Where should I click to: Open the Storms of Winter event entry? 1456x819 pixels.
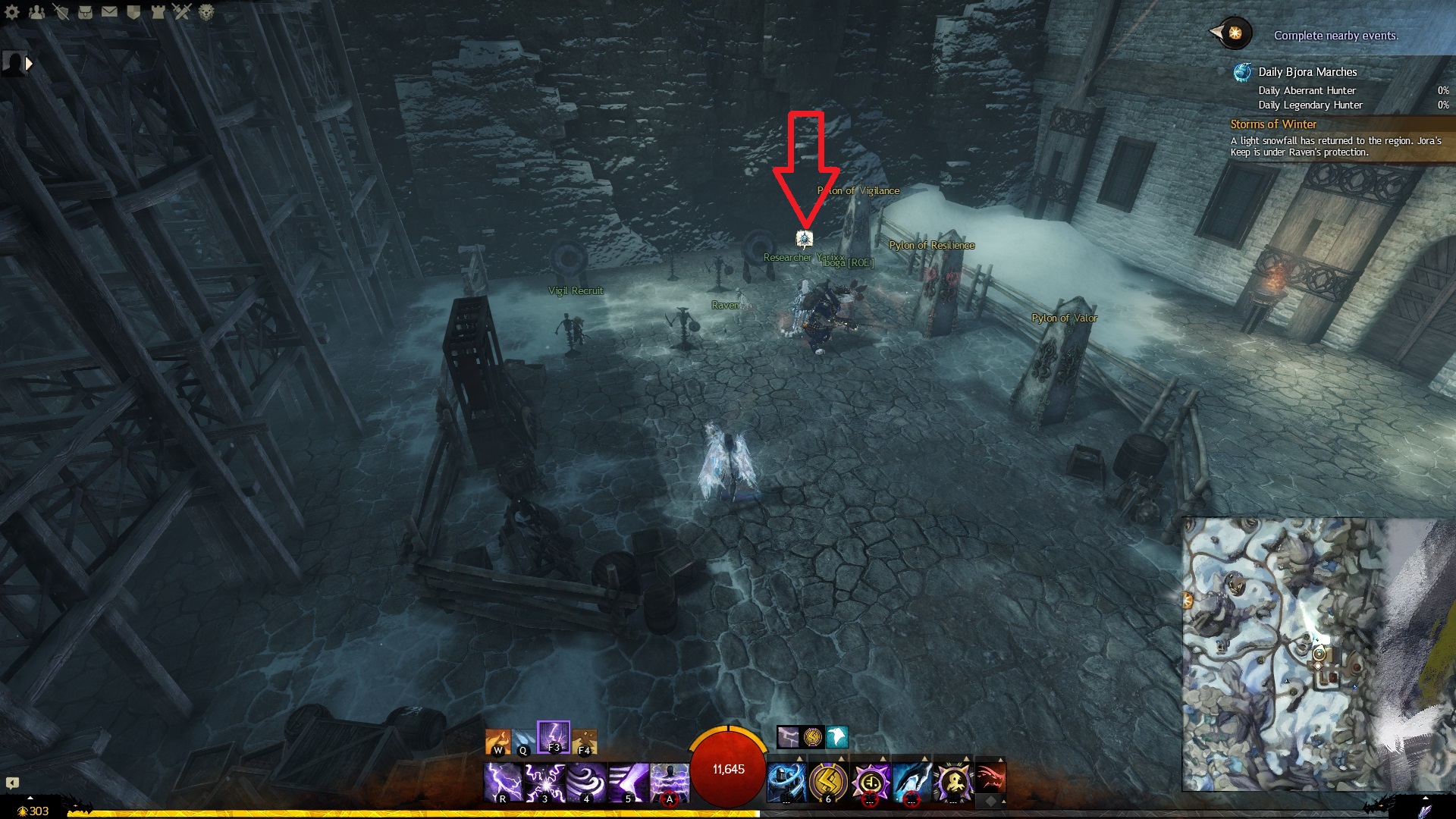1273,124
